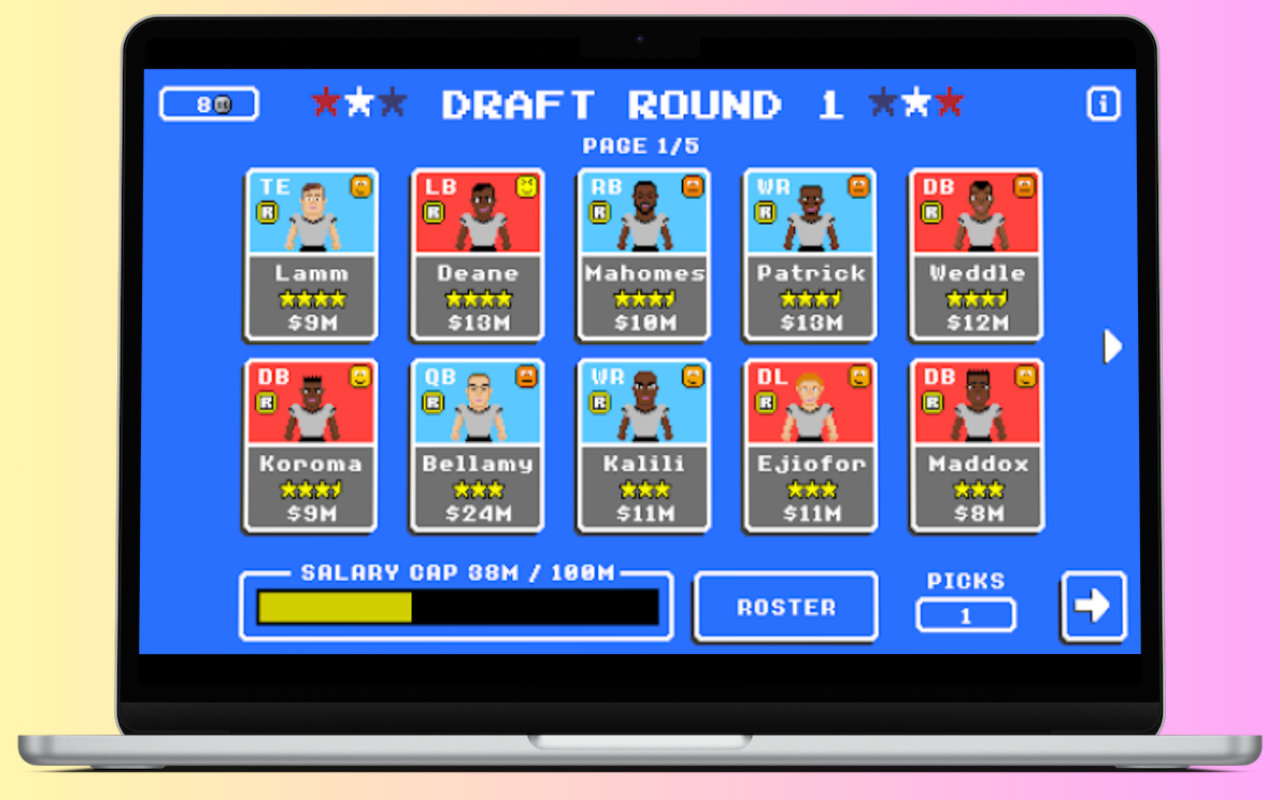Check the coin balance badge top left
Screen dimensions: 1280x800
[x=208, y=103]
